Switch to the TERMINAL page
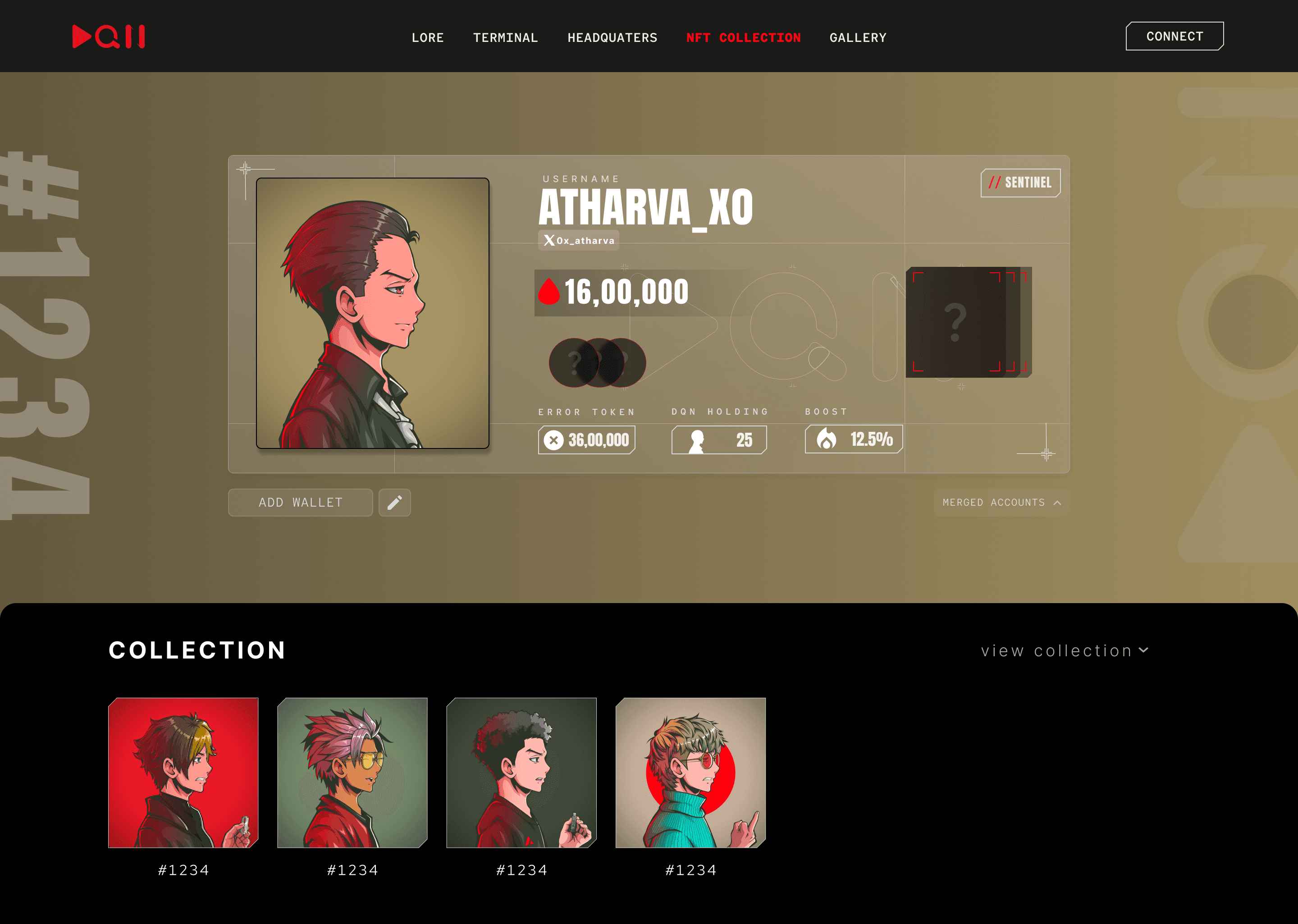 [x=505, y=37]
